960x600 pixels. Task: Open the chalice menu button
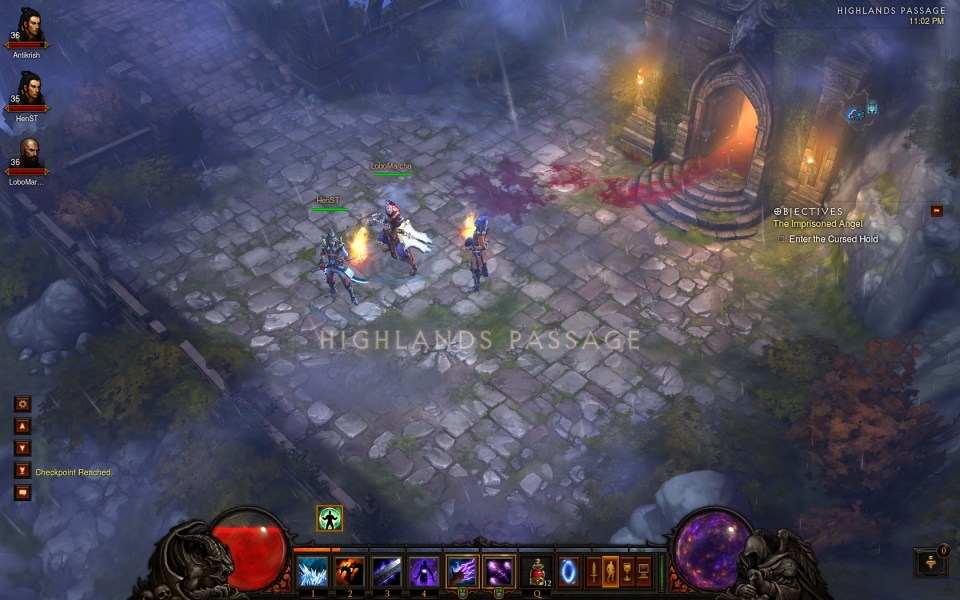[x=626, y=572]
